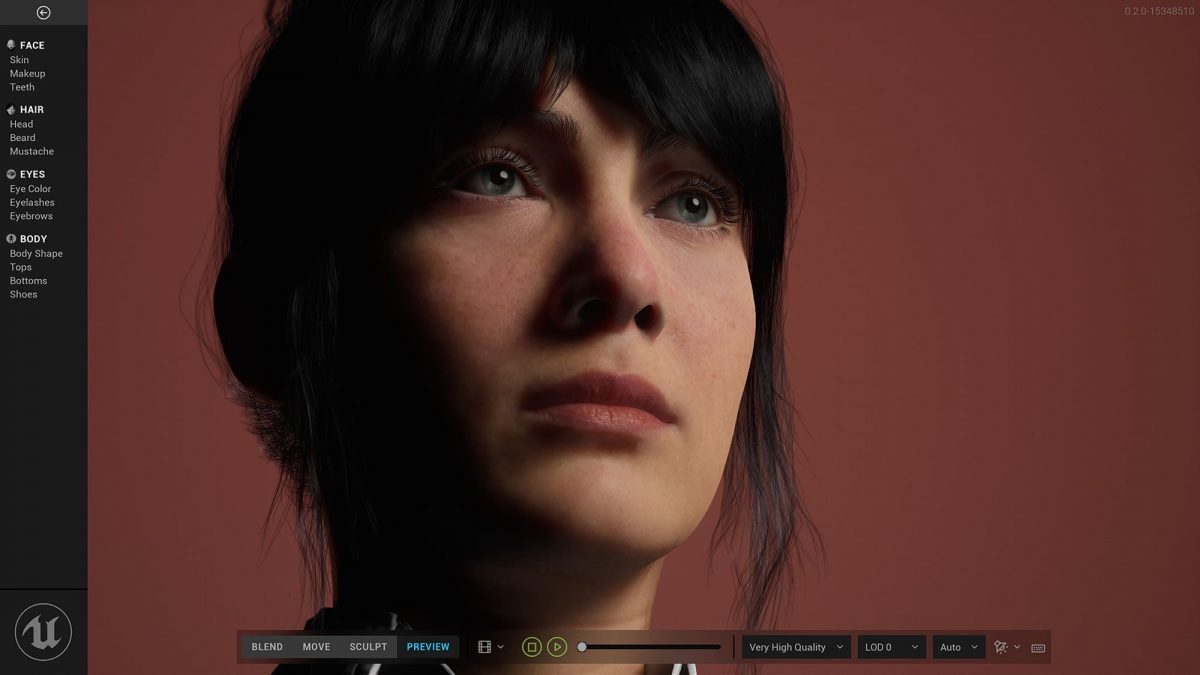Select the Mustache entry
Screen dimensions: 1200x675
(x=32, y=152)
